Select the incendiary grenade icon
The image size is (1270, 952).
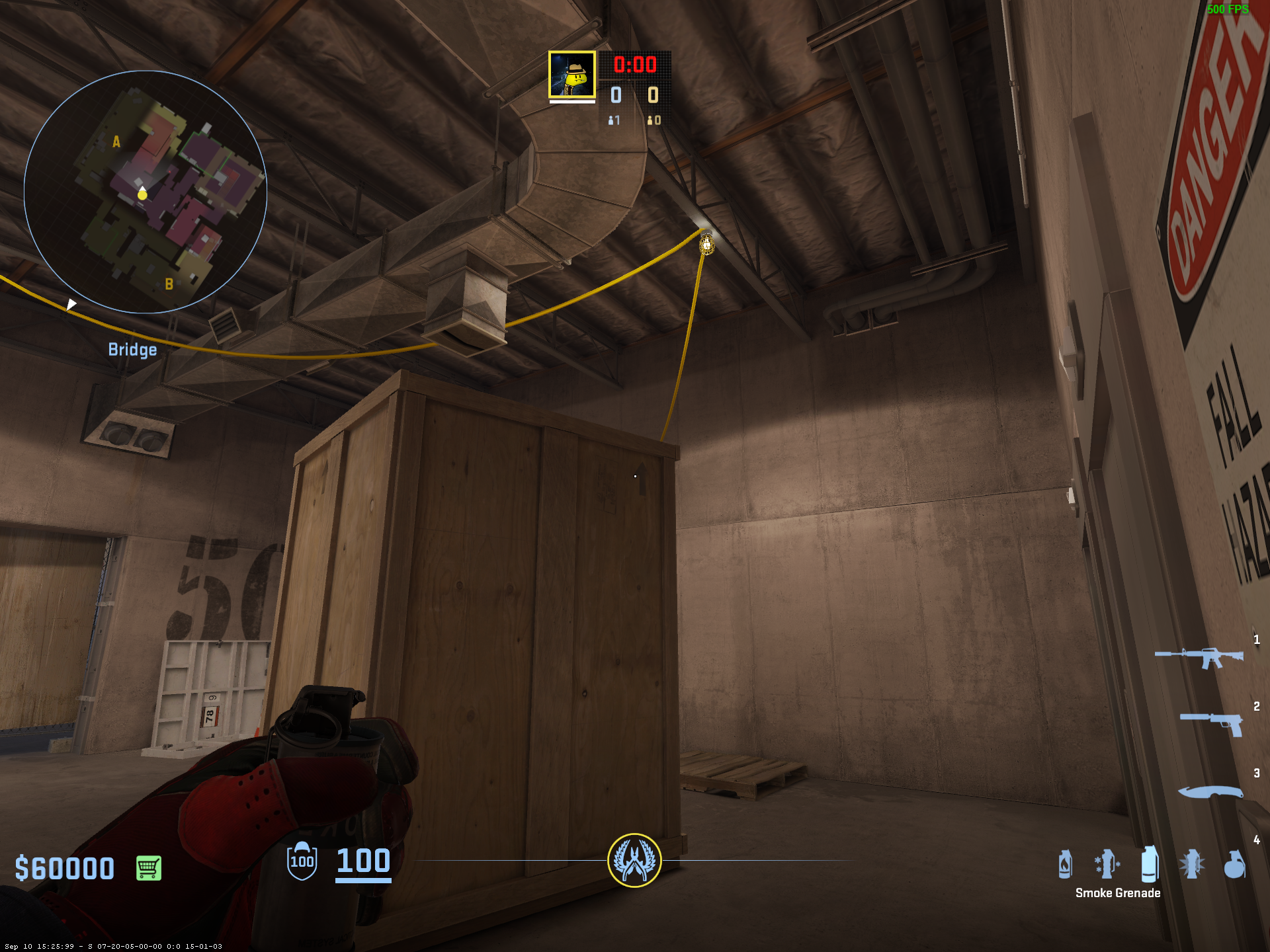[1065, 864]
